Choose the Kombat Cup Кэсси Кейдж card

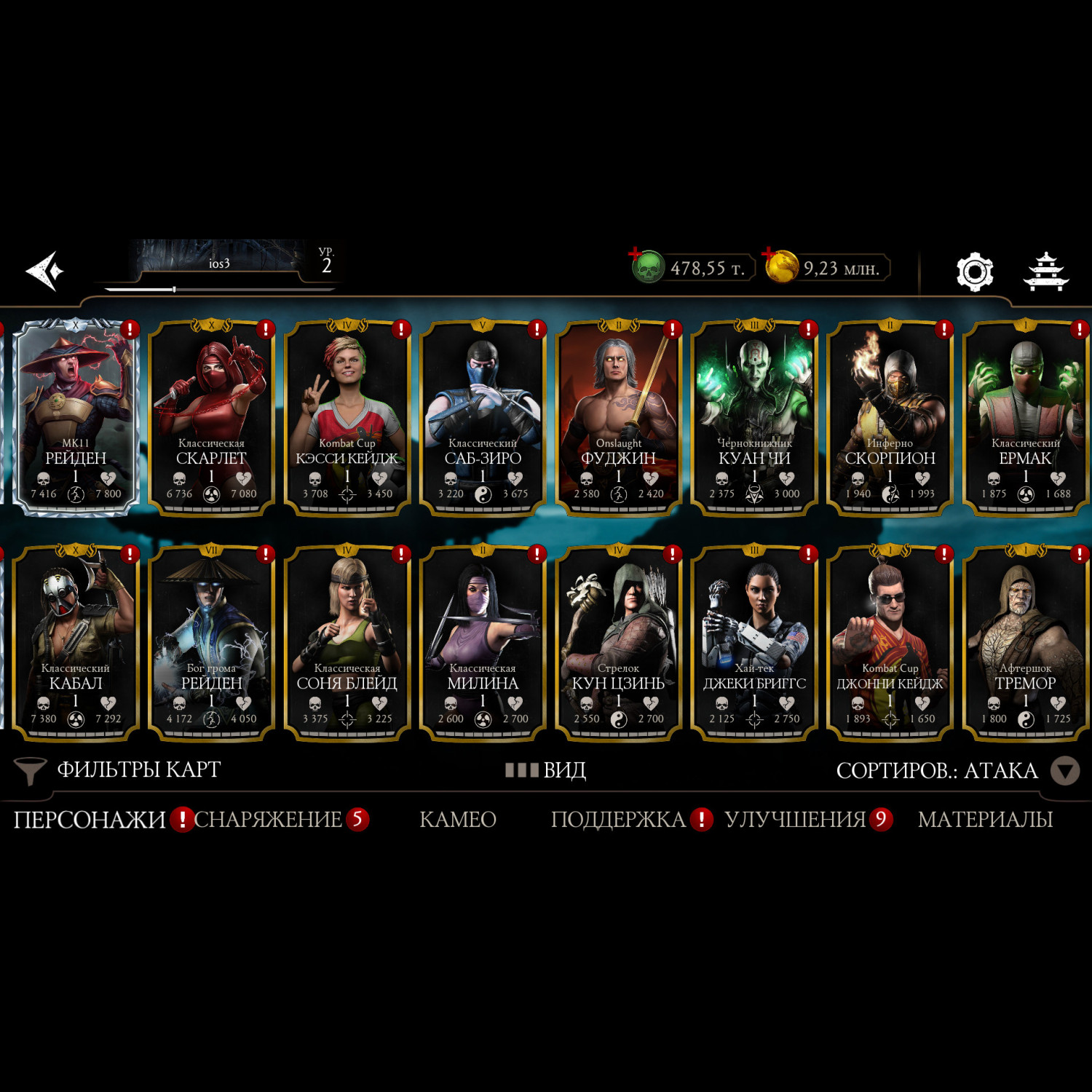(x=347, y=417)
